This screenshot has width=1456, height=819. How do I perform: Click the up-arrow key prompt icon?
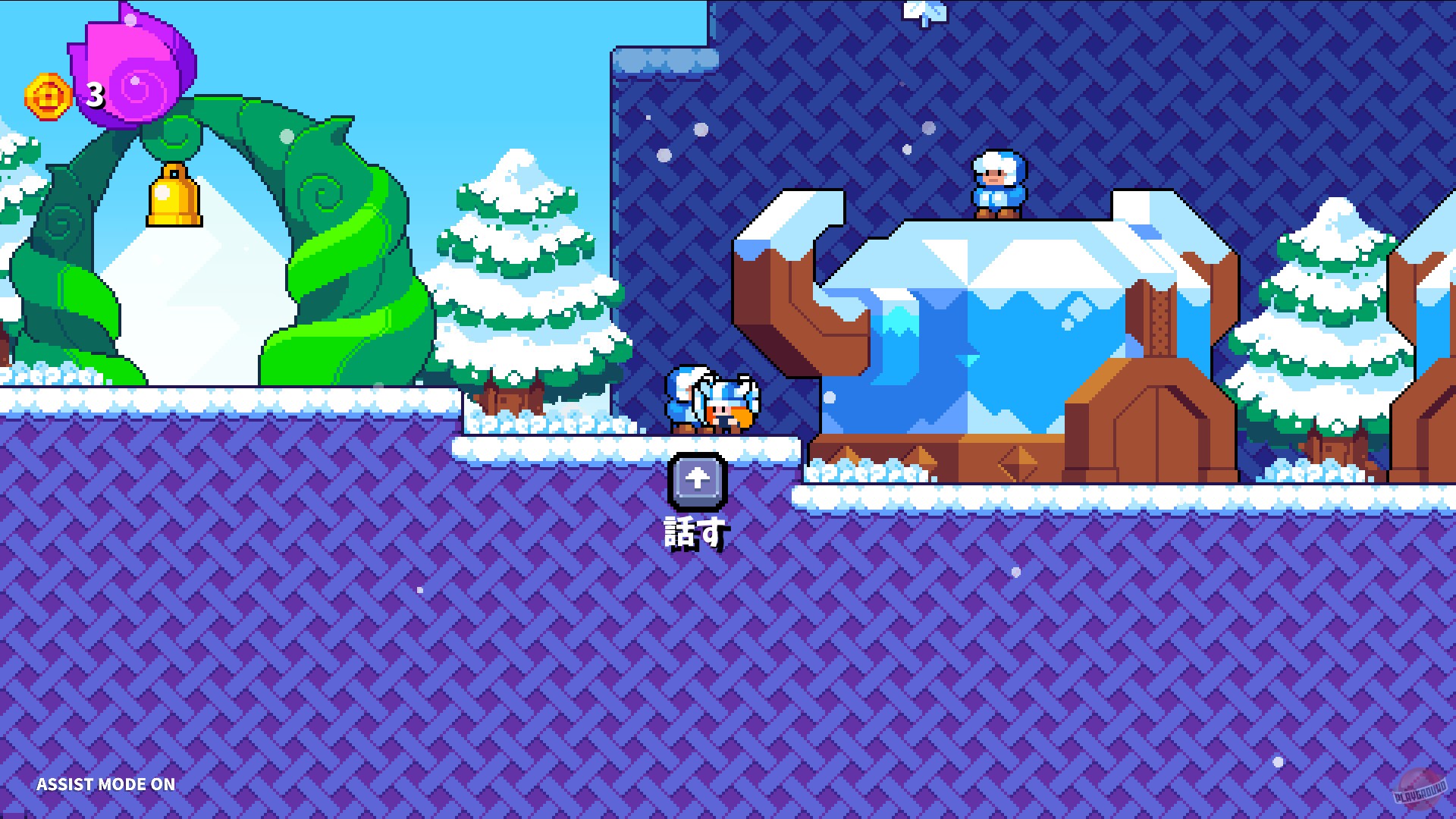coord(697,479)
